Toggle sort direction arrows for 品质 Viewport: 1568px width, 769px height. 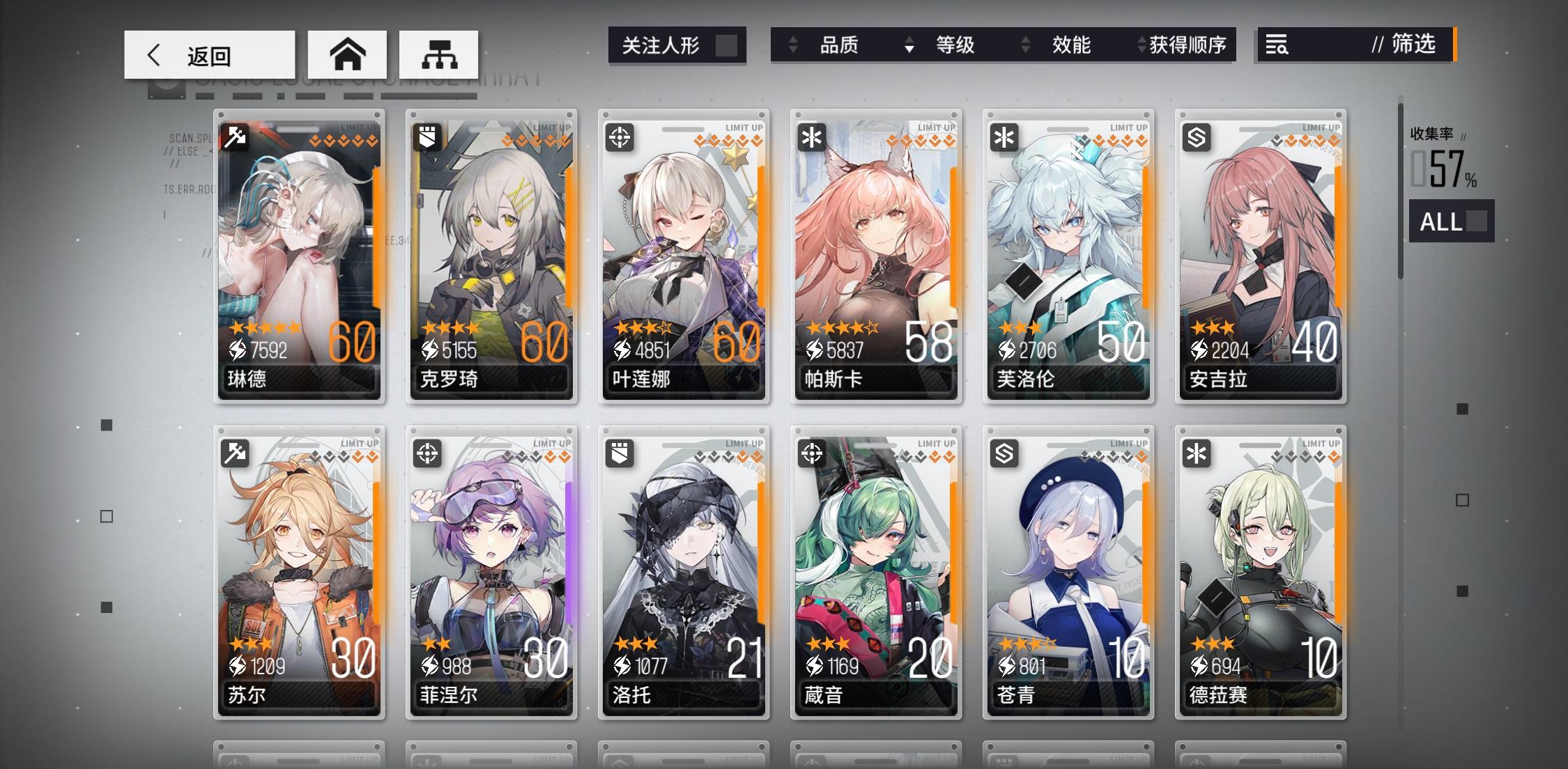click(x=792, y=45)
